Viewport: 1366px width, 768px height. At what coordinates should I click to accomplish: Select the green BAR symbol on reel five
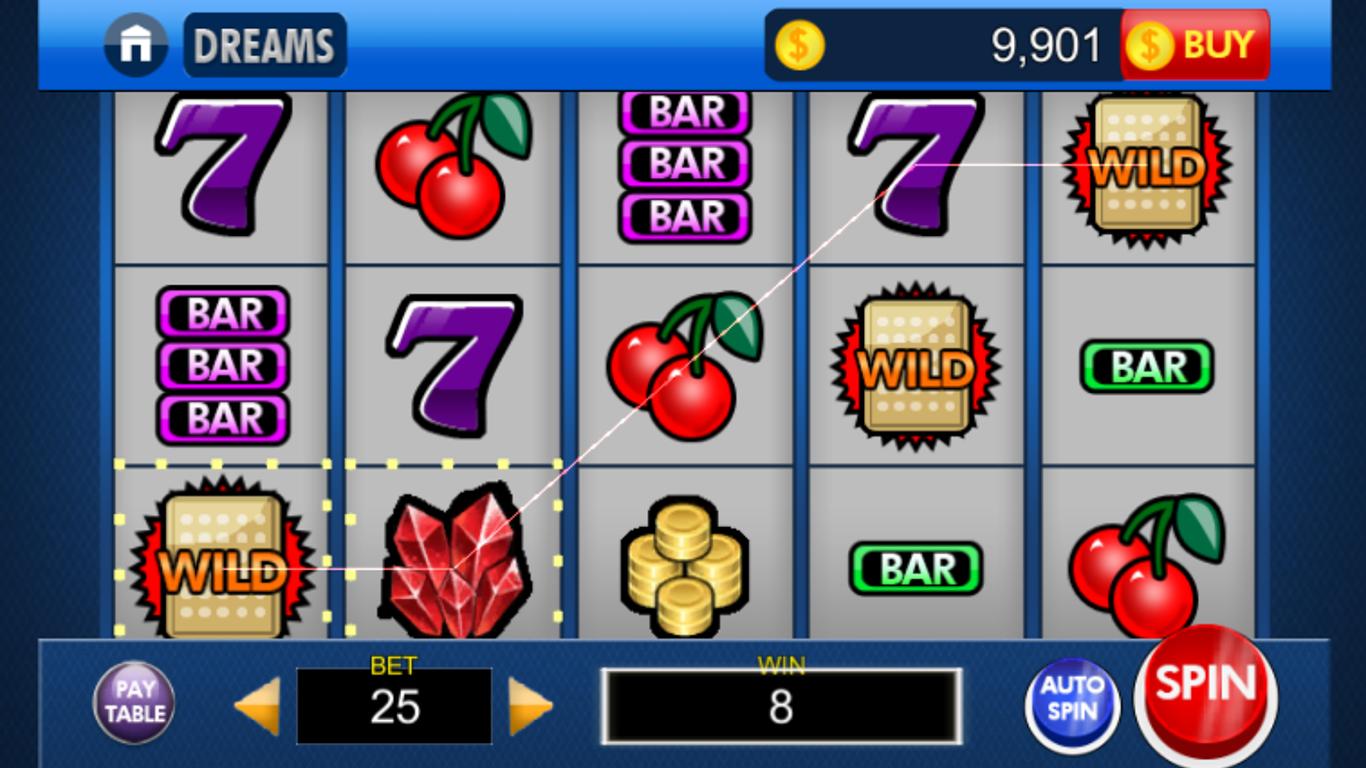(x=1148, y=366)
